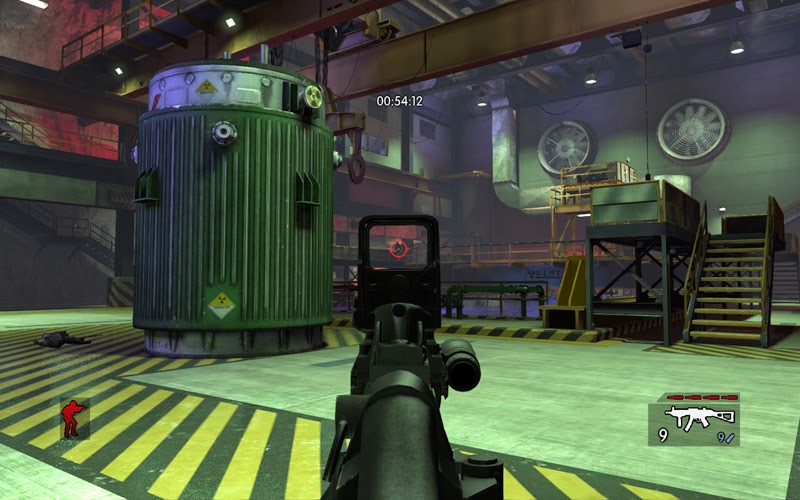Click the red soldier stance indicator

72,418
